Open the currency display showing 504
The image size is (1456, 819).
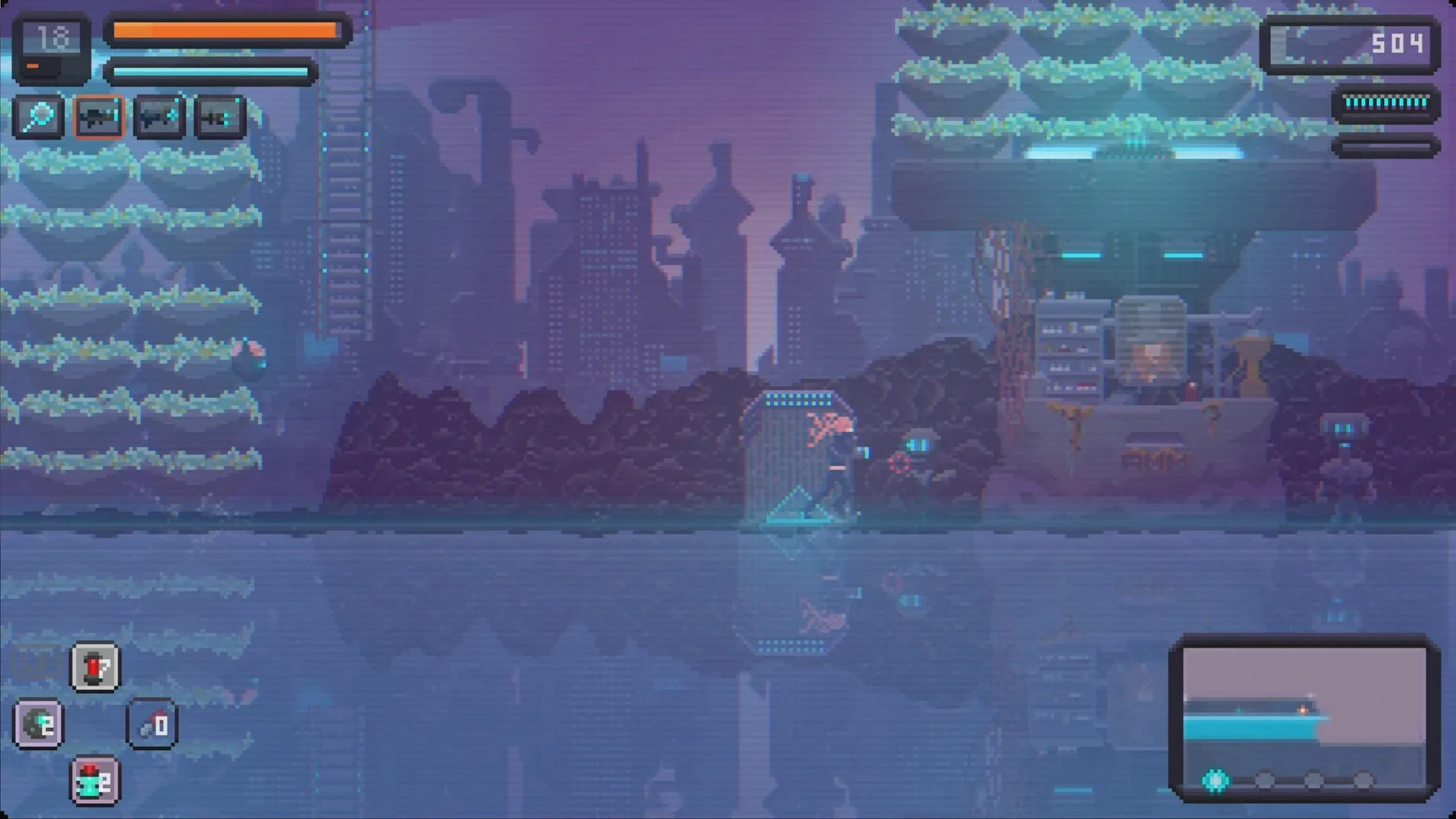point(1351,45)
